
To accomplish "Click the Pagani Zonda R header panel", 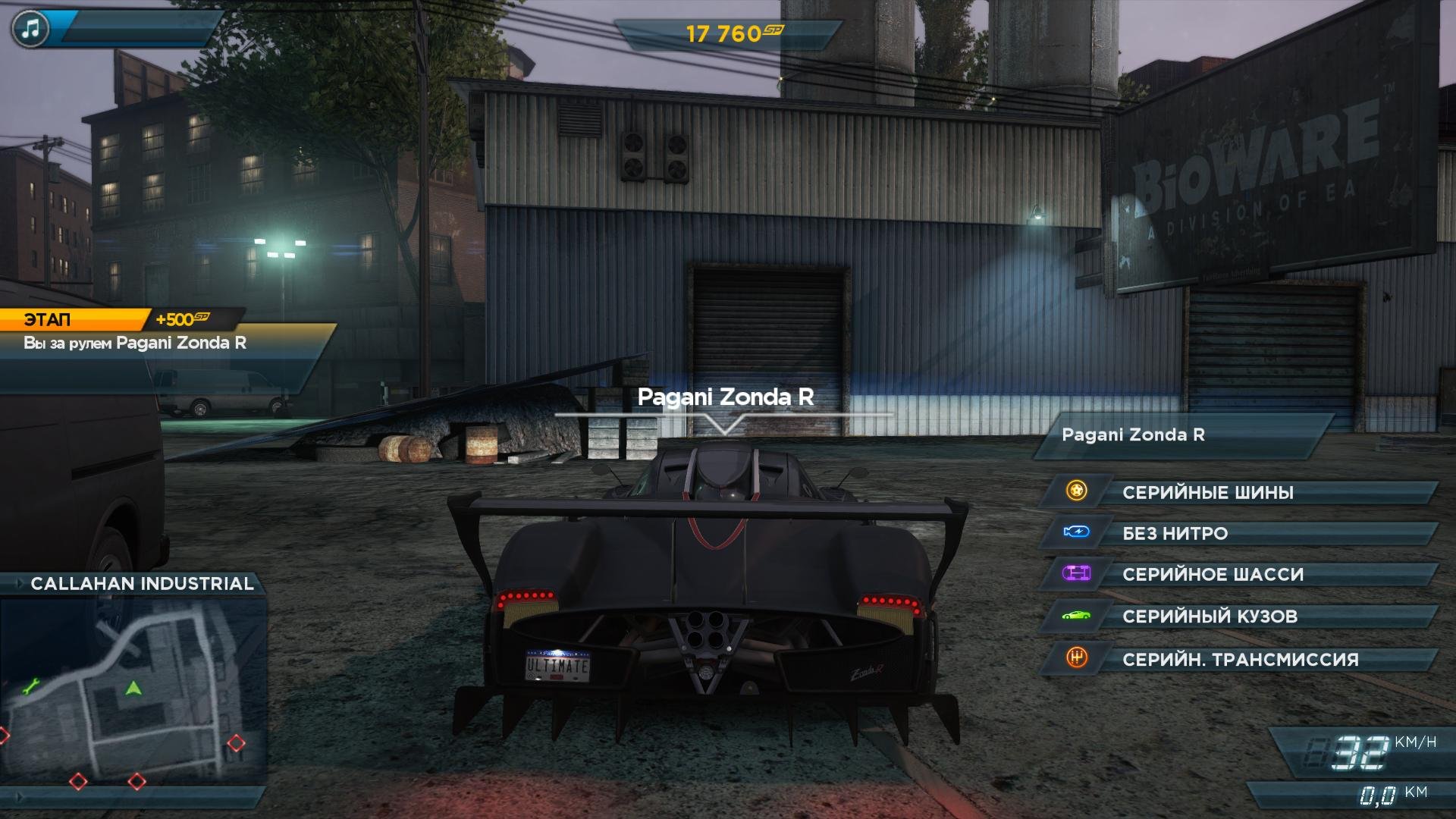I will click(1183, 435).
